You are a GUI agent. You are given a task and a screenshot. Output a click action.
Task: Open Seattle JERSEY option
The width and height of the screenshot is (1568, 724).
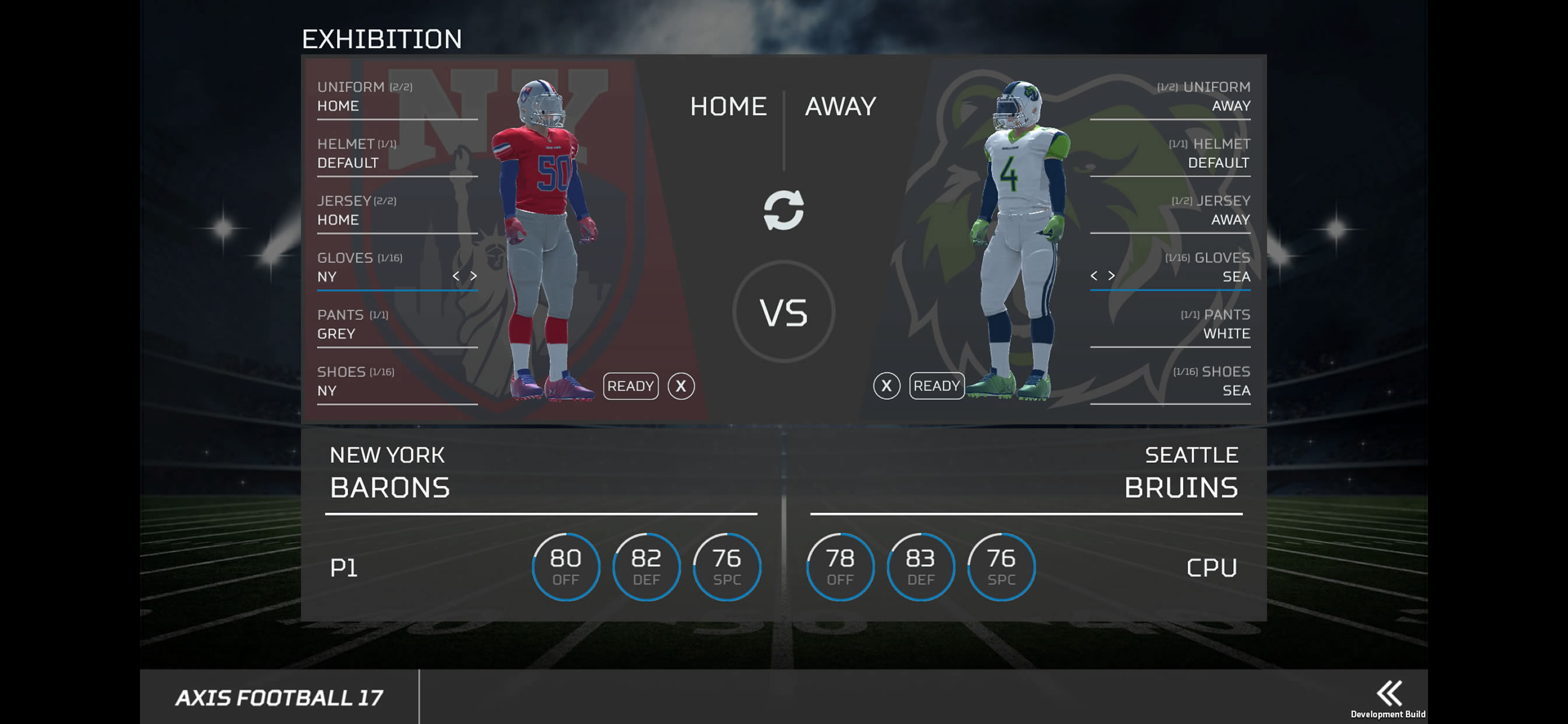tap(1170, 210)
